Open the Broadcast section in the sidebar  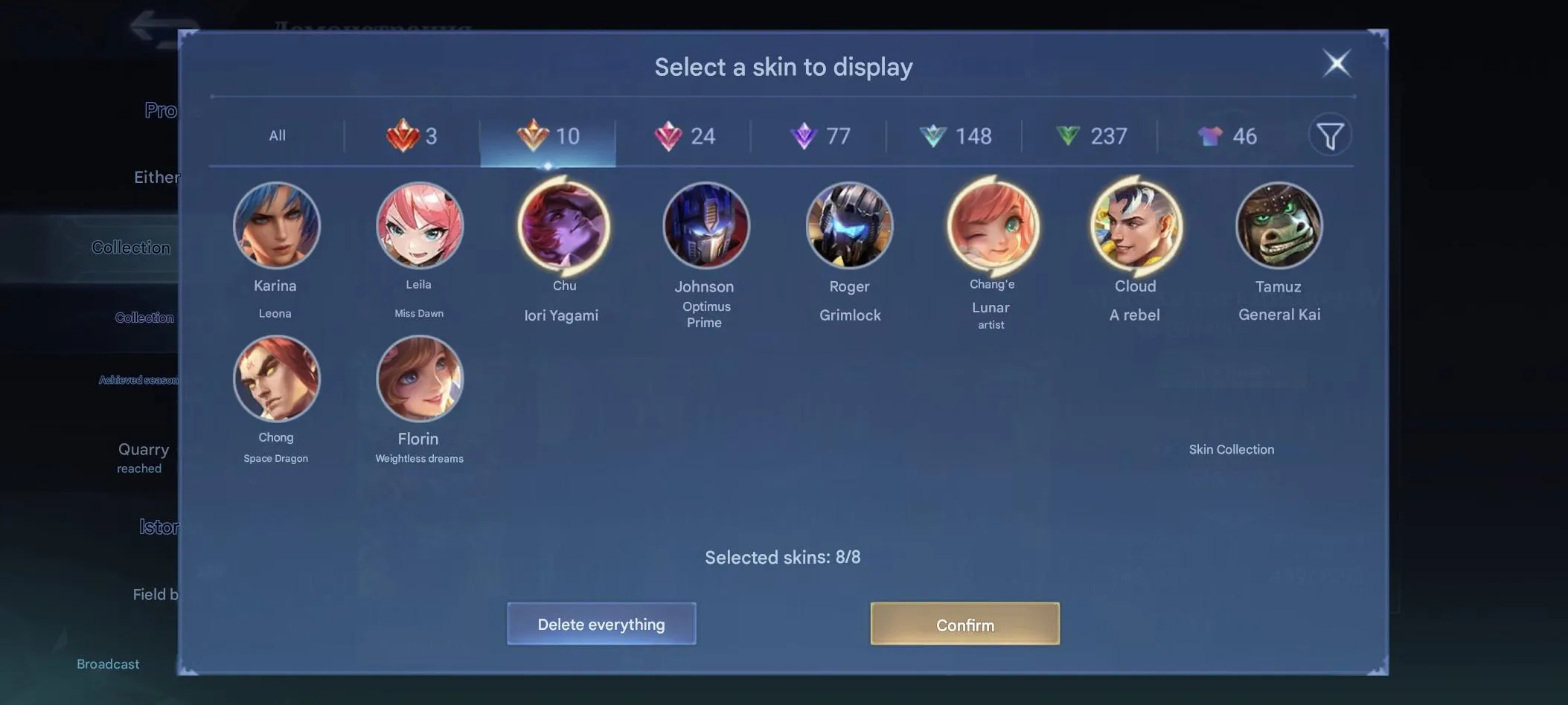click(107, 663)
